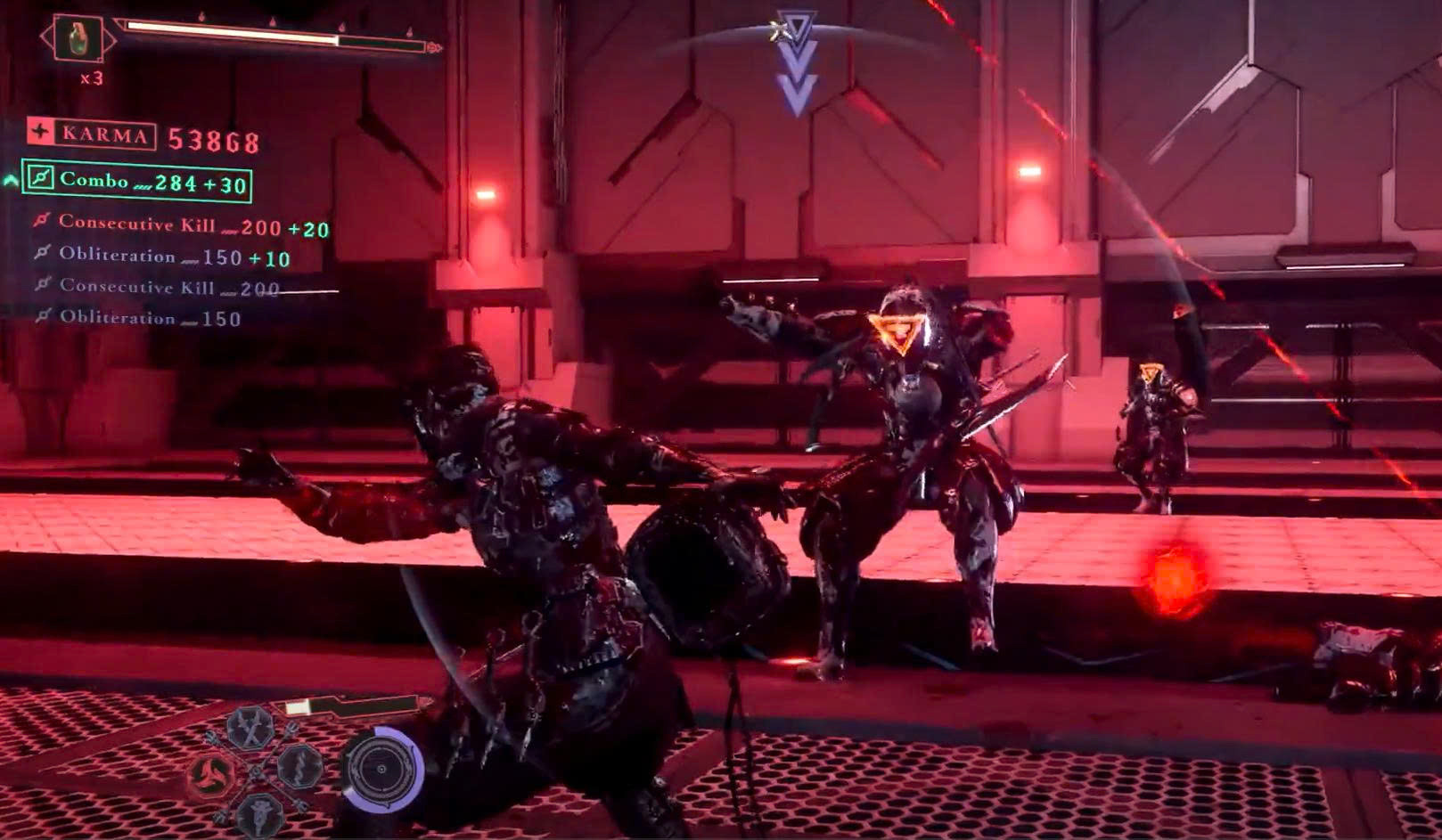
Task: Select the crossed swords weapon icon
Action: click(250, 726)
